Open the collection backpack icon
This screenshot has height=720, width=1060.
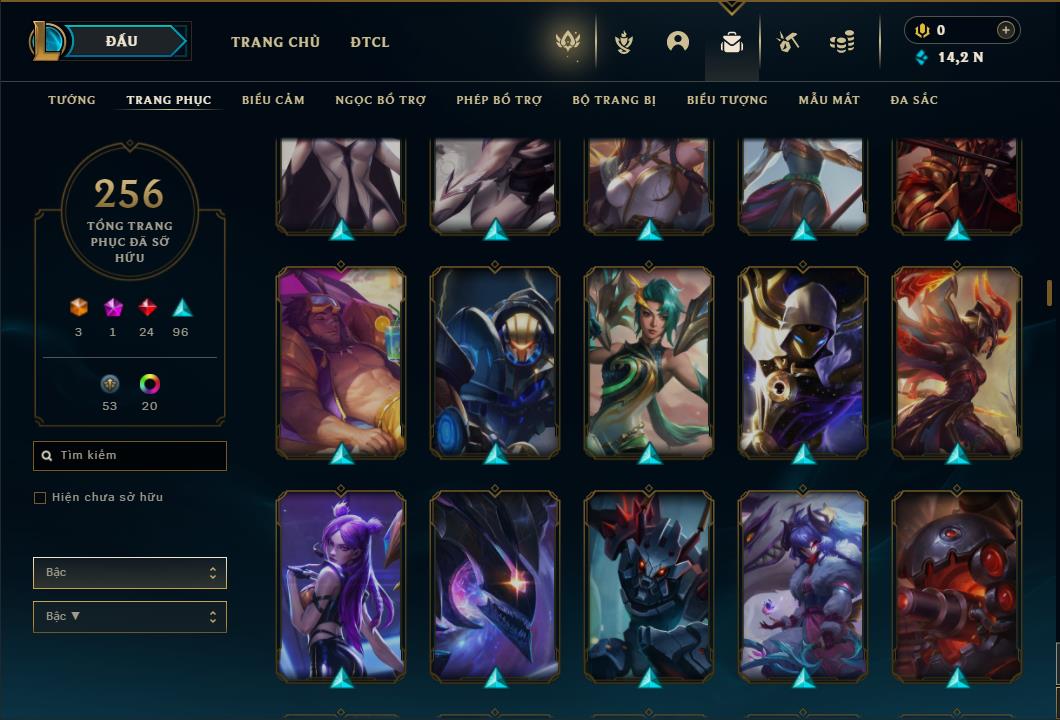coord(732,42)
